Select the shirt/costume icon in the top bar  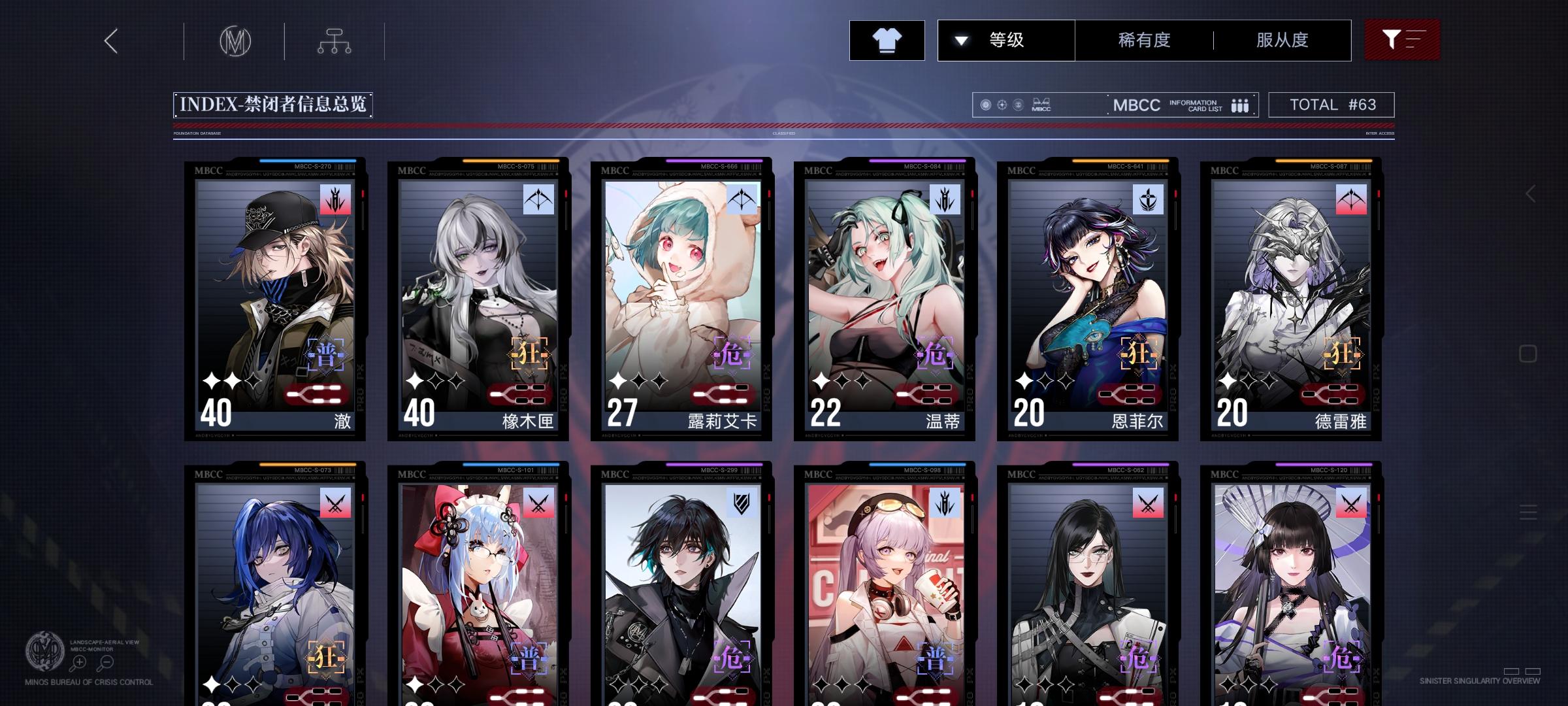coord(887,40)
